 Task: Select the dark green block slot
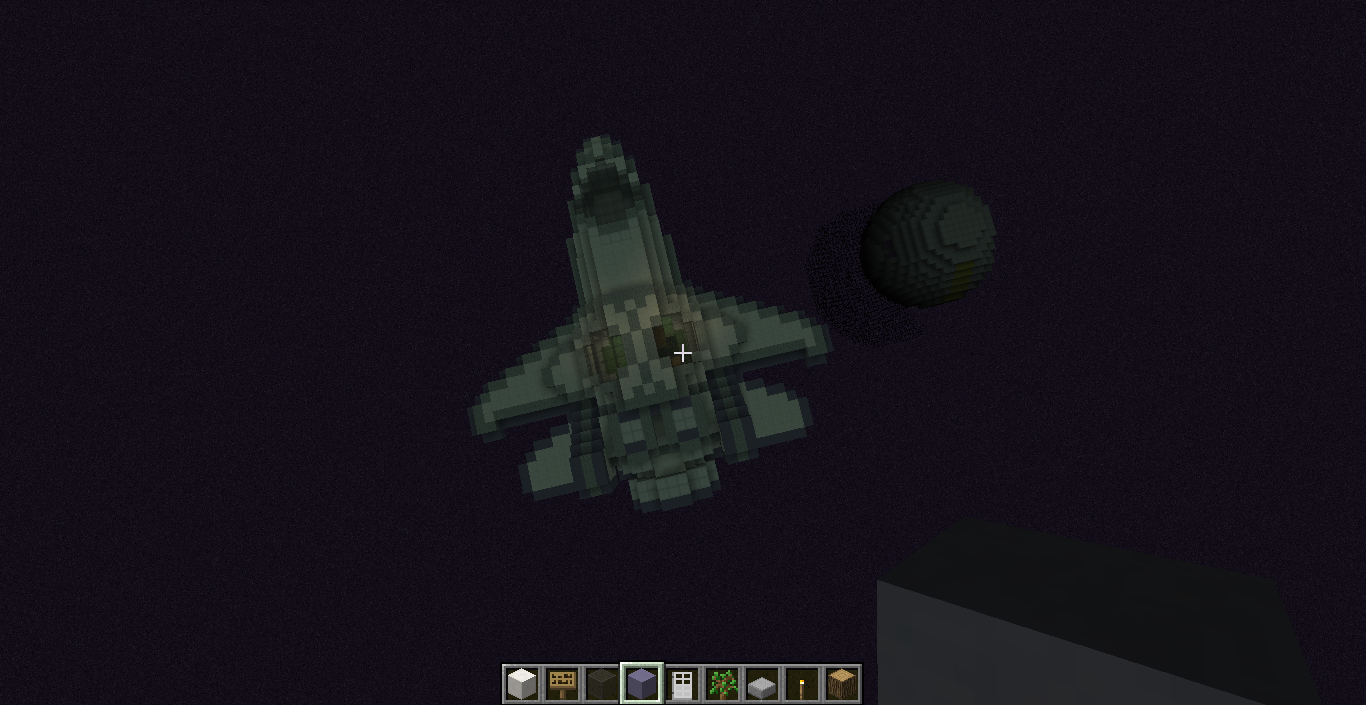click(602, 684)
